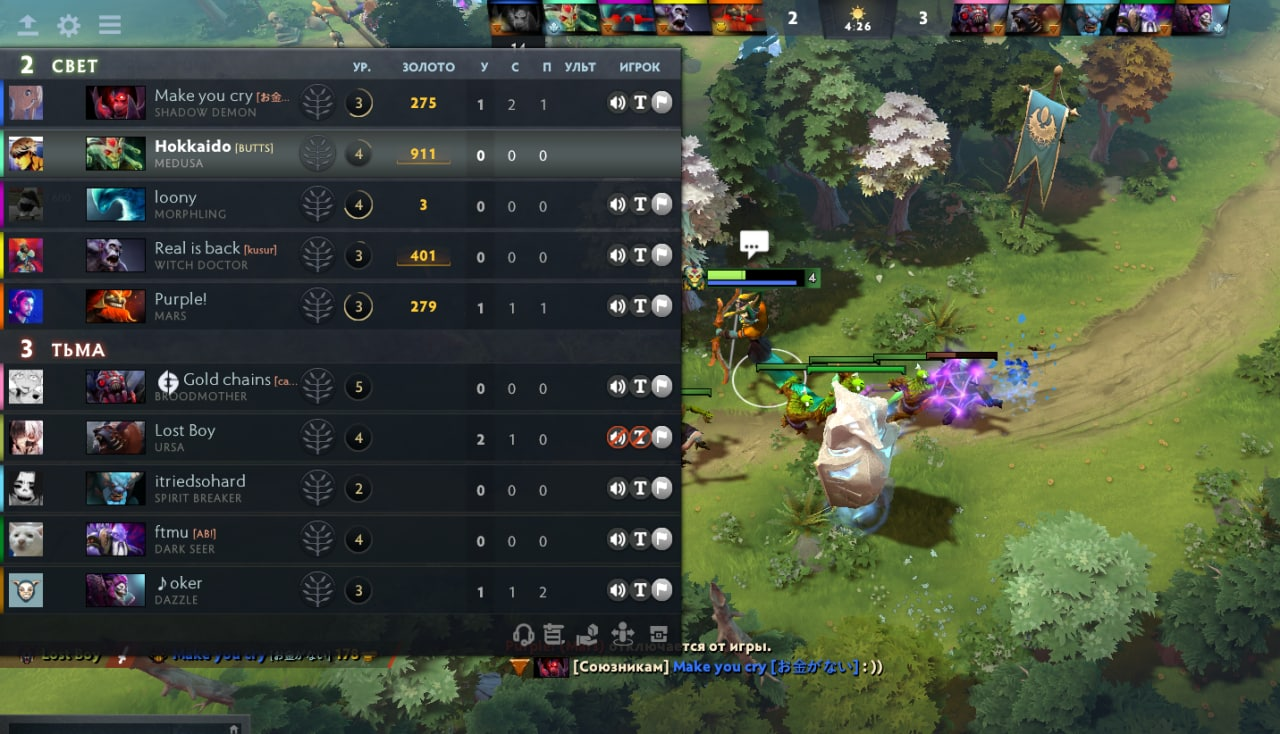1280x734 pixels.
Task: Click ftmu's flag button
Action: (662, 540)
